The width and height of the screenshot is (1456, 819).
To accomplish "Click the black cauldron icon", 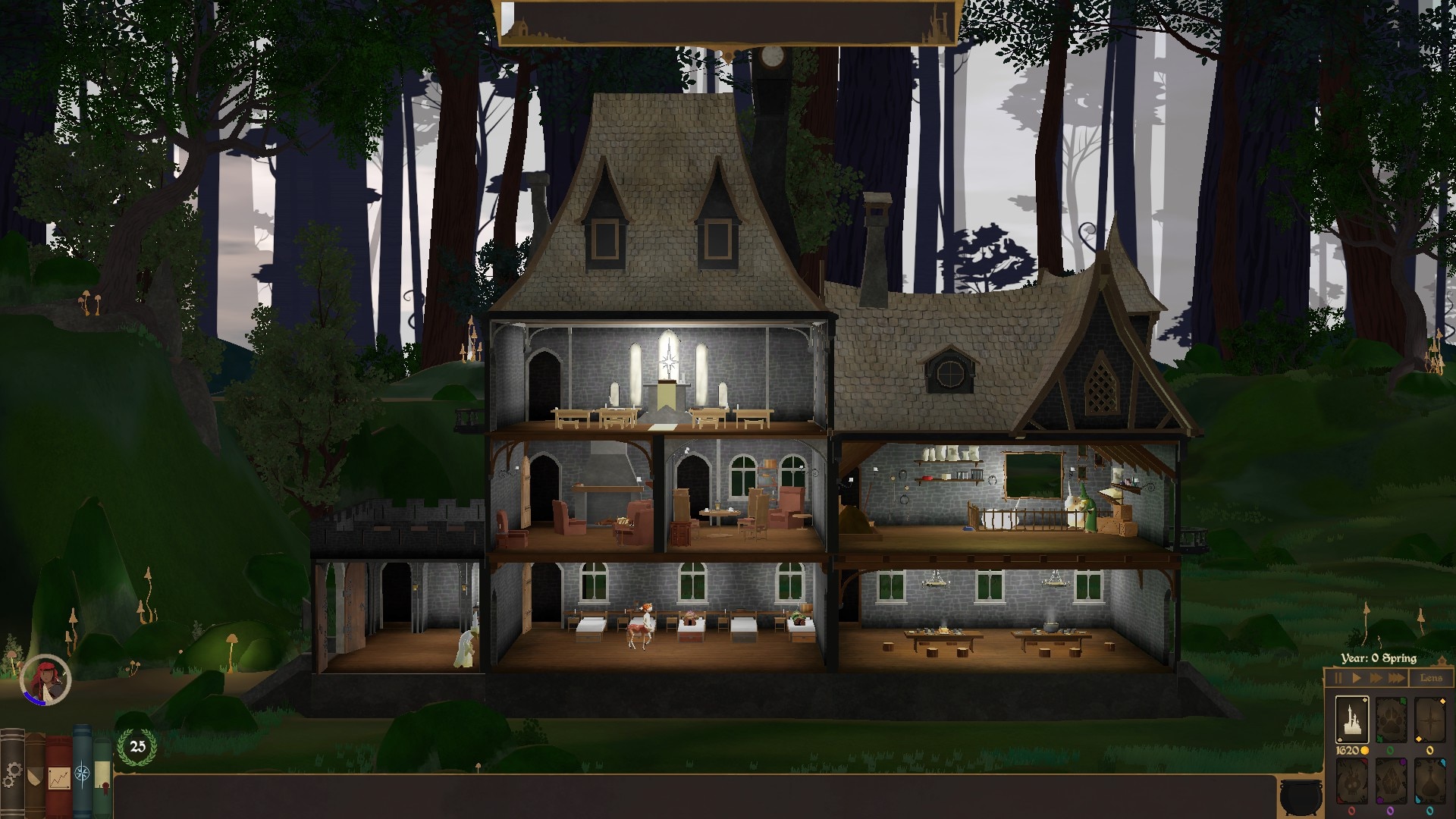I will click(x=1300, y=796).
